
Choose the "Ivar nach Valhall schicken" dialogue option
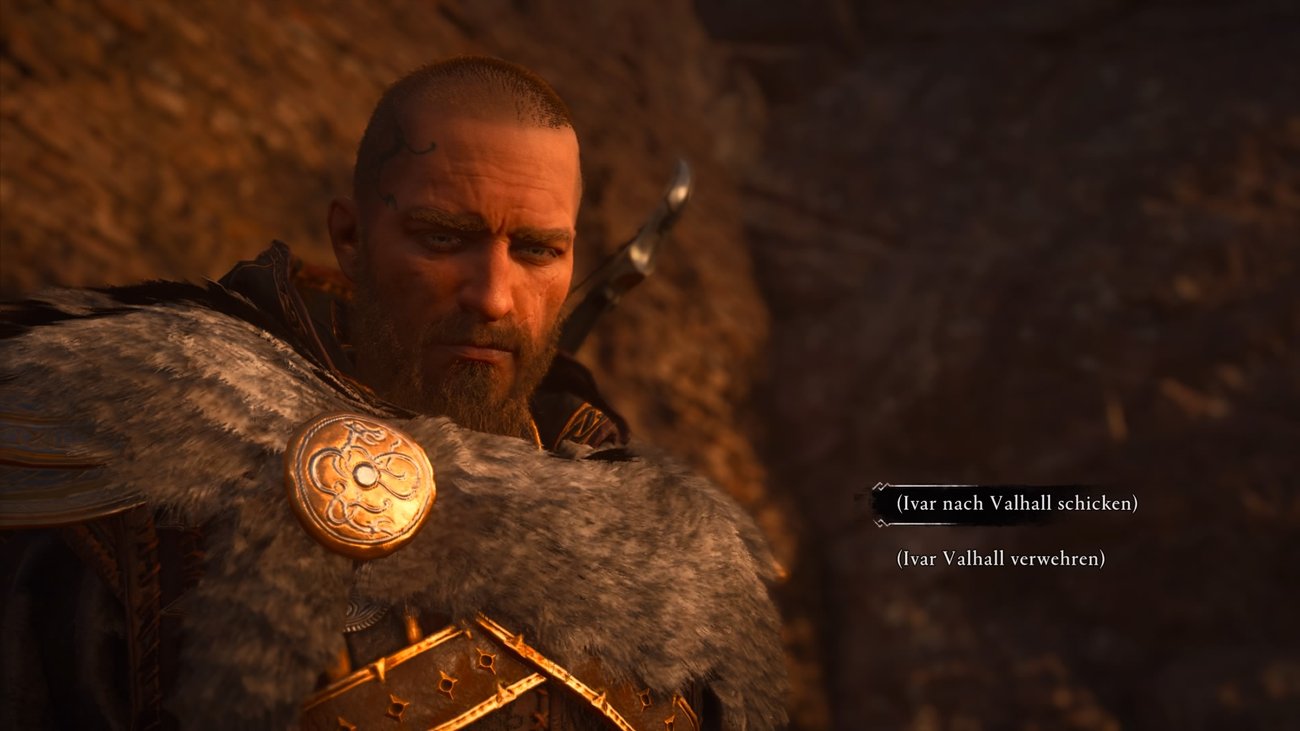(1016, 503)
